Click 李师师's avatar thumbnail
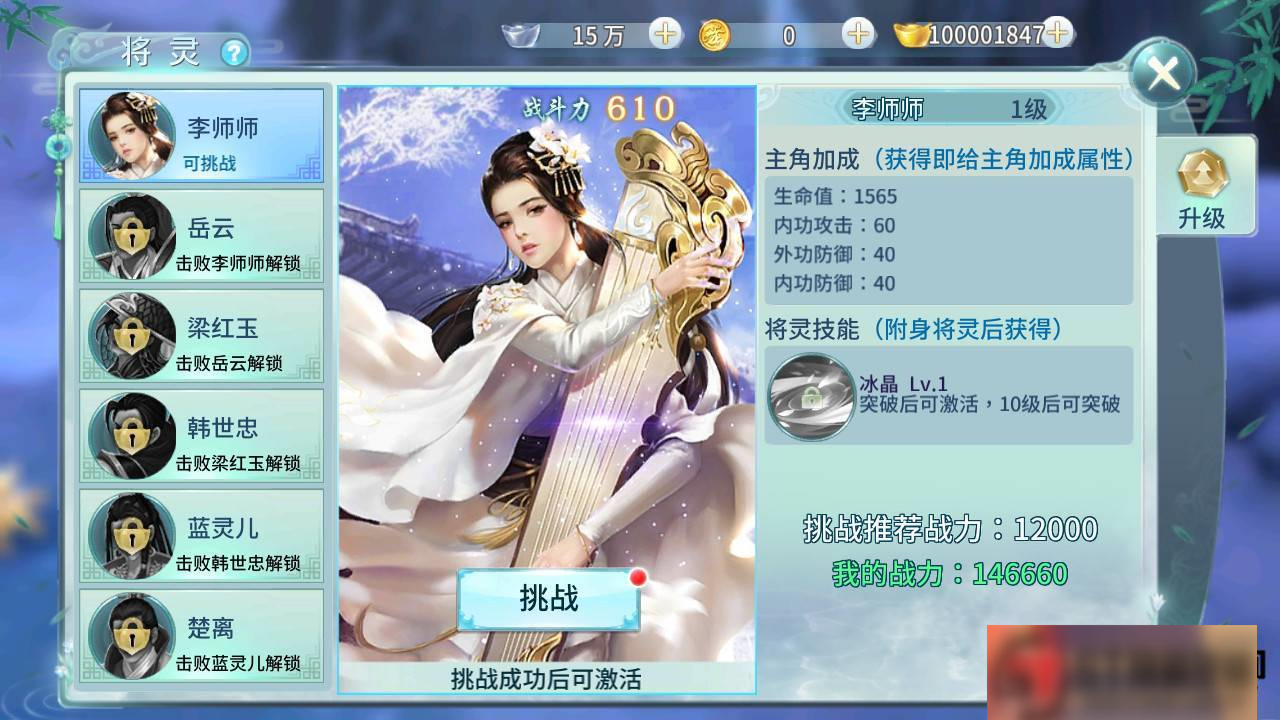This screenshot has width=1280, height=720. [131, 135]
